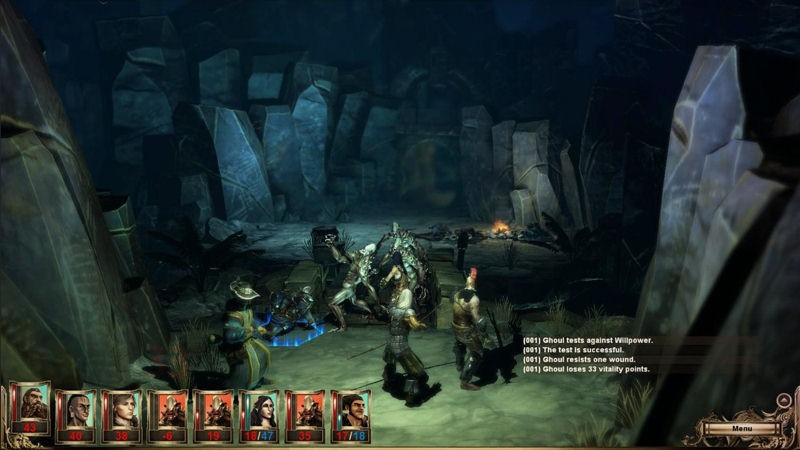Pick the ghoul portrait showing -6 vitality
Image resolution: width=800 pixels, height=450 pixels.
click(168, 410)
